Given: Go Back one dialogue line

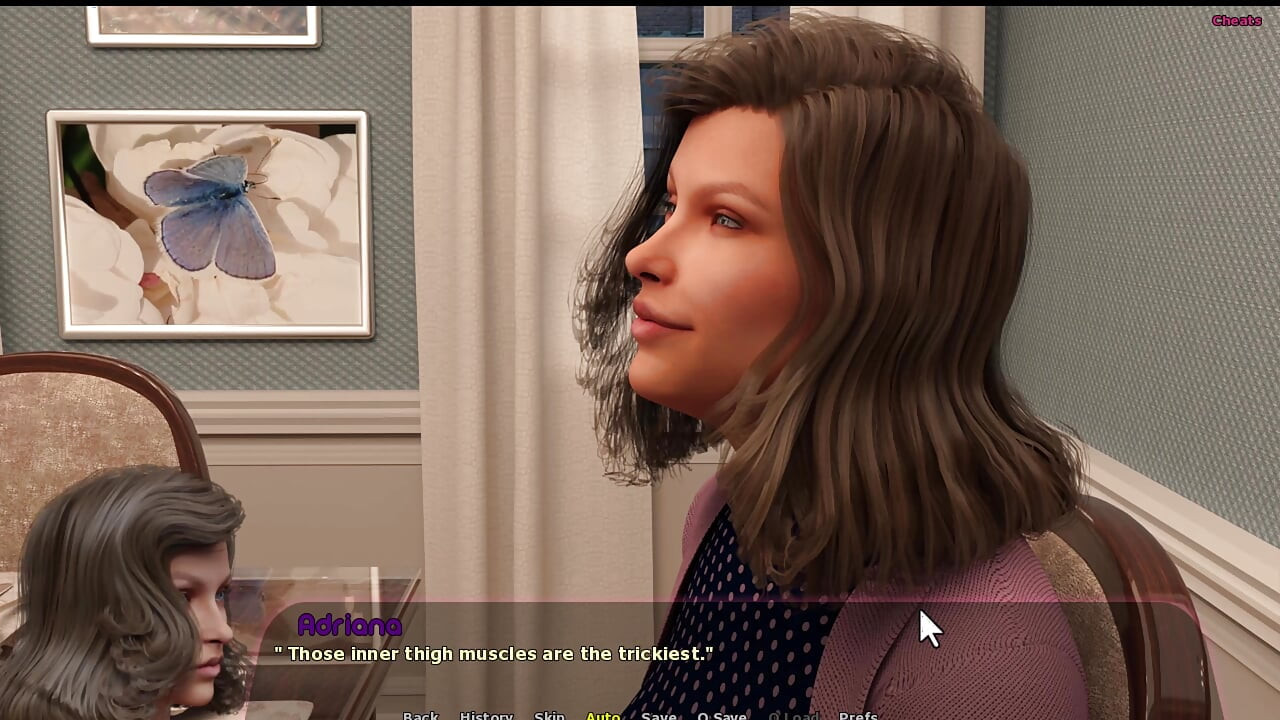Looking at the screenshot, I should coord(420,715).
